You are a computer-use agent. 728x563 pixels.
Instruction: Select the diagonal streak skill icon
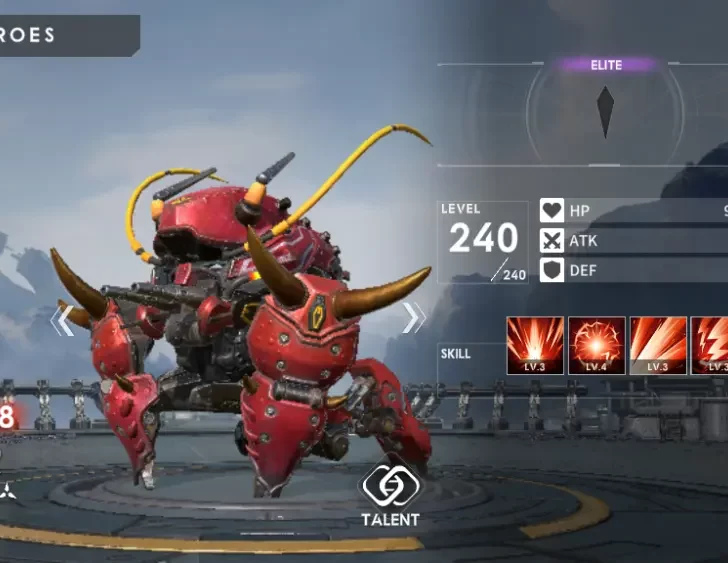[x=658, y=346]
